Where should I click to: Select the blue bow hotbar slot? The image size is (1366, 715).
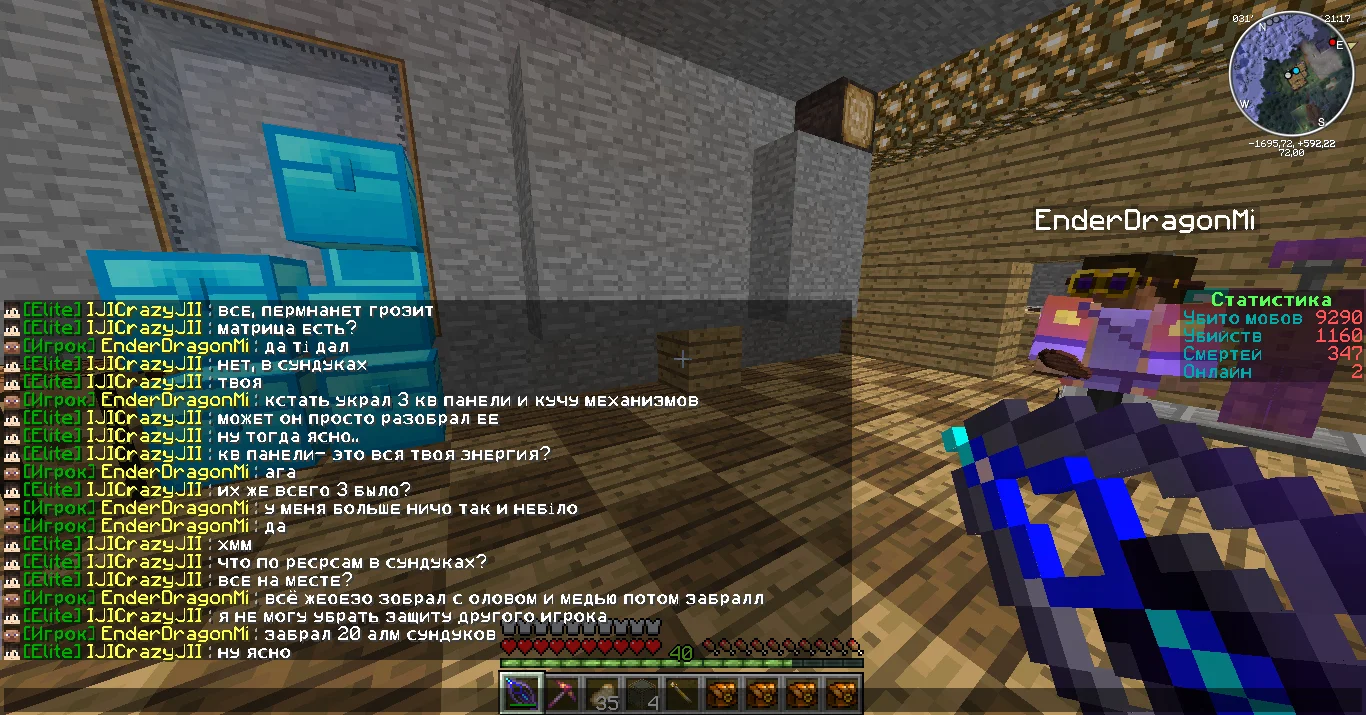(x=520, y=692)
